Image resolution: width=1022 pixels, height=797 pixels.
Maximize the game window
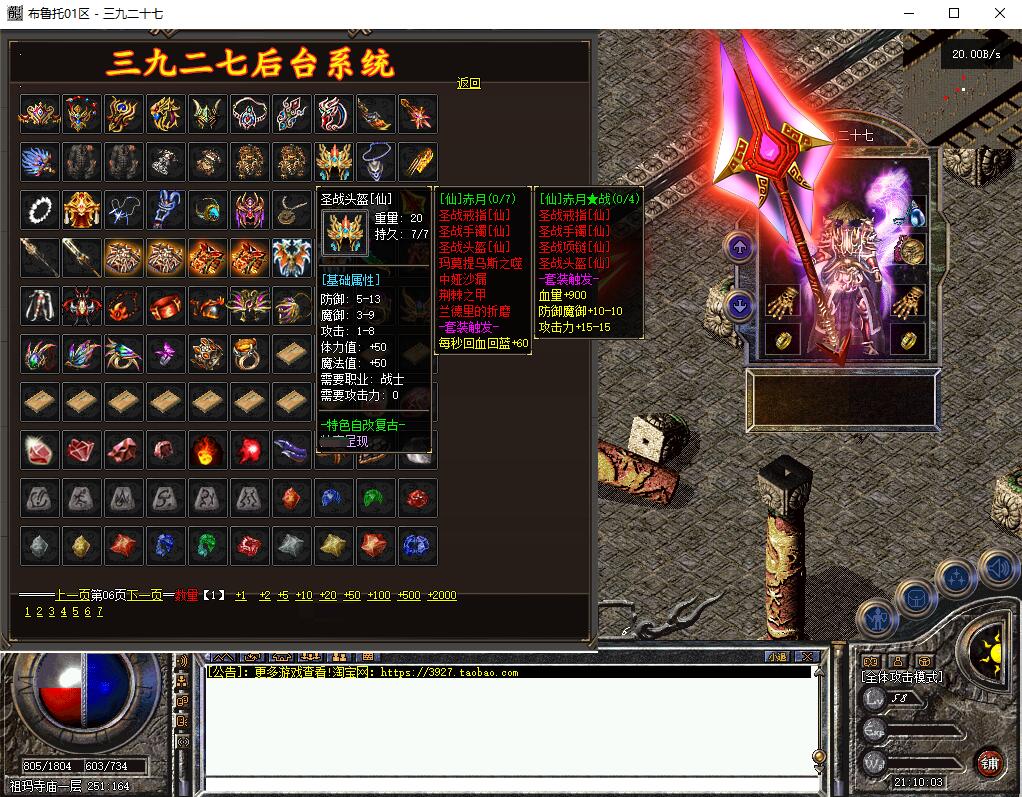click(x=953, y=13)
